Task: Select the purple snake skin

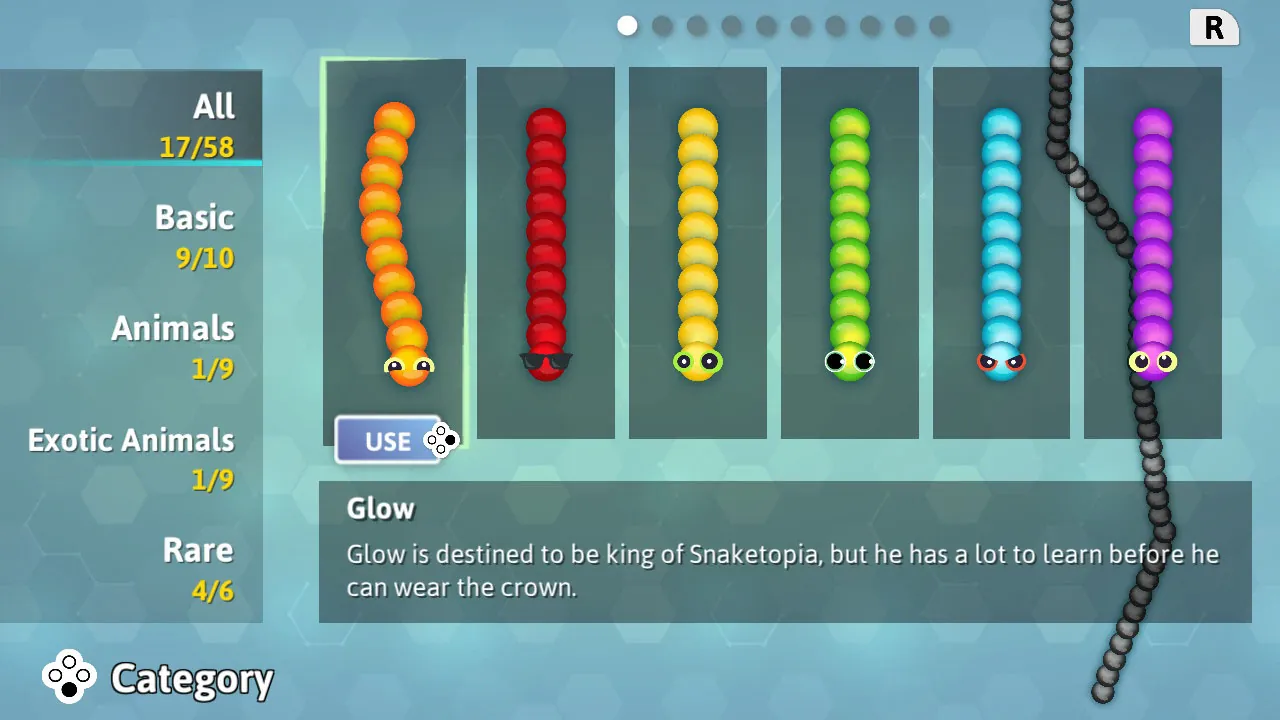Action: (1152, 250)
